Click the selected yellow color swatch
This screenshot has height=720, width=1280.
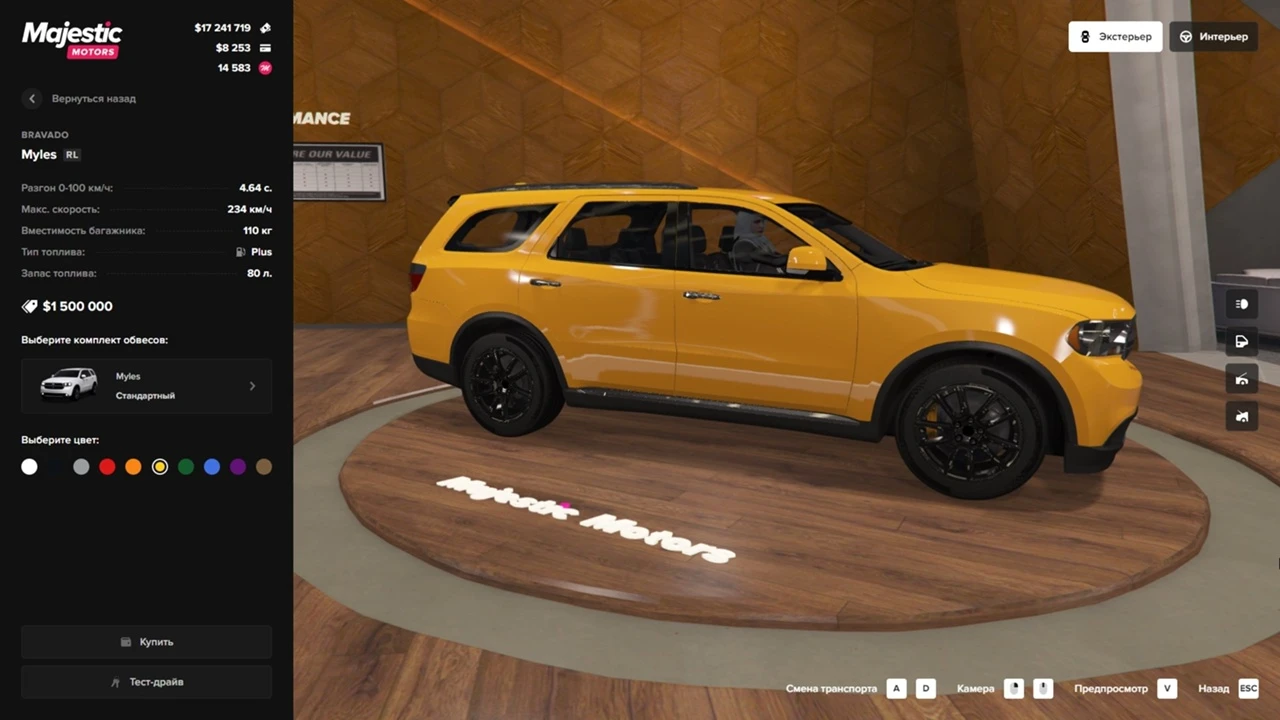[160, 467]
